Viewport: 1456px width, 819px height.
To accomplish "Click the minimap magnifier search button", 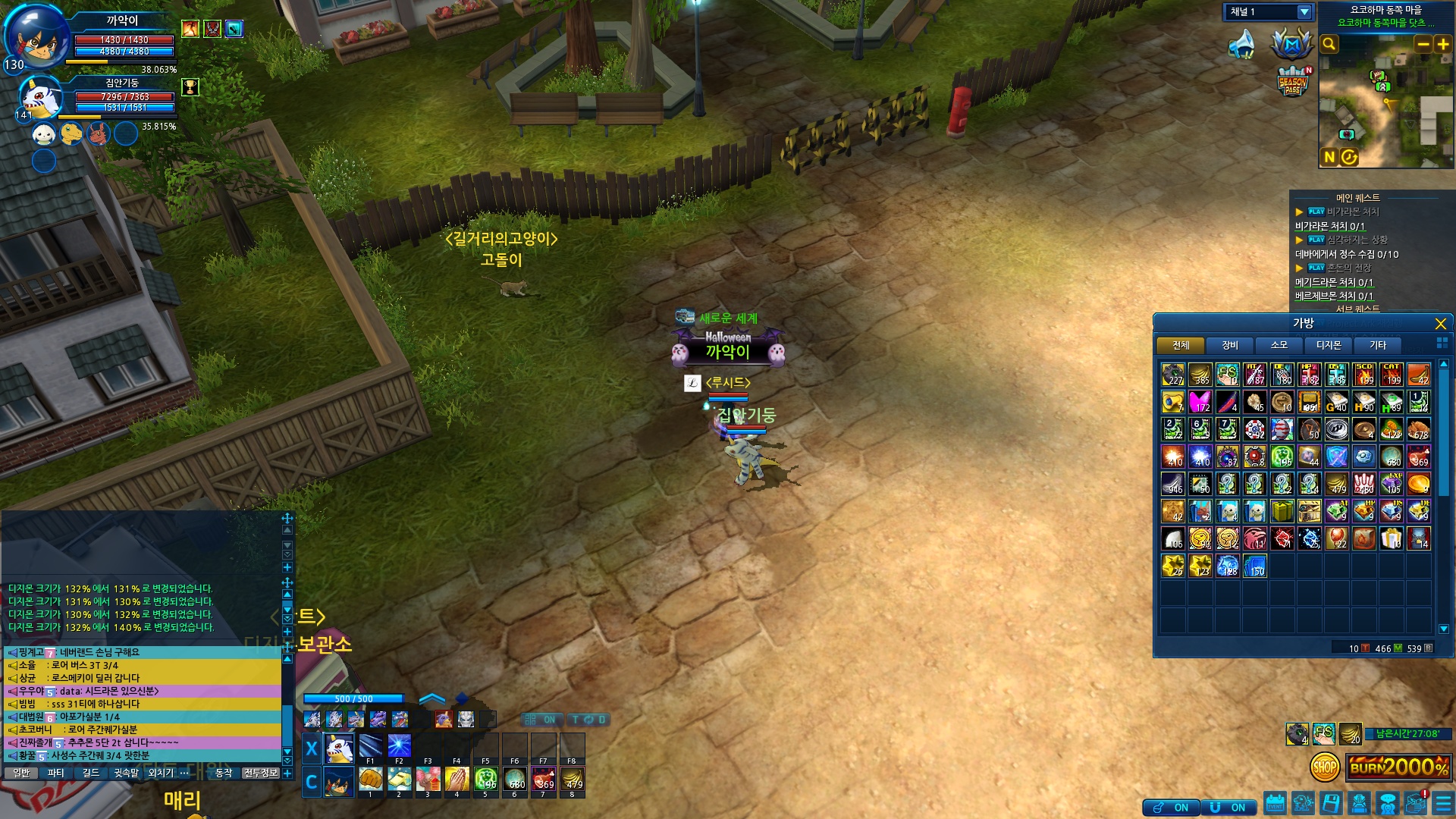I will tap(1329, 44).
